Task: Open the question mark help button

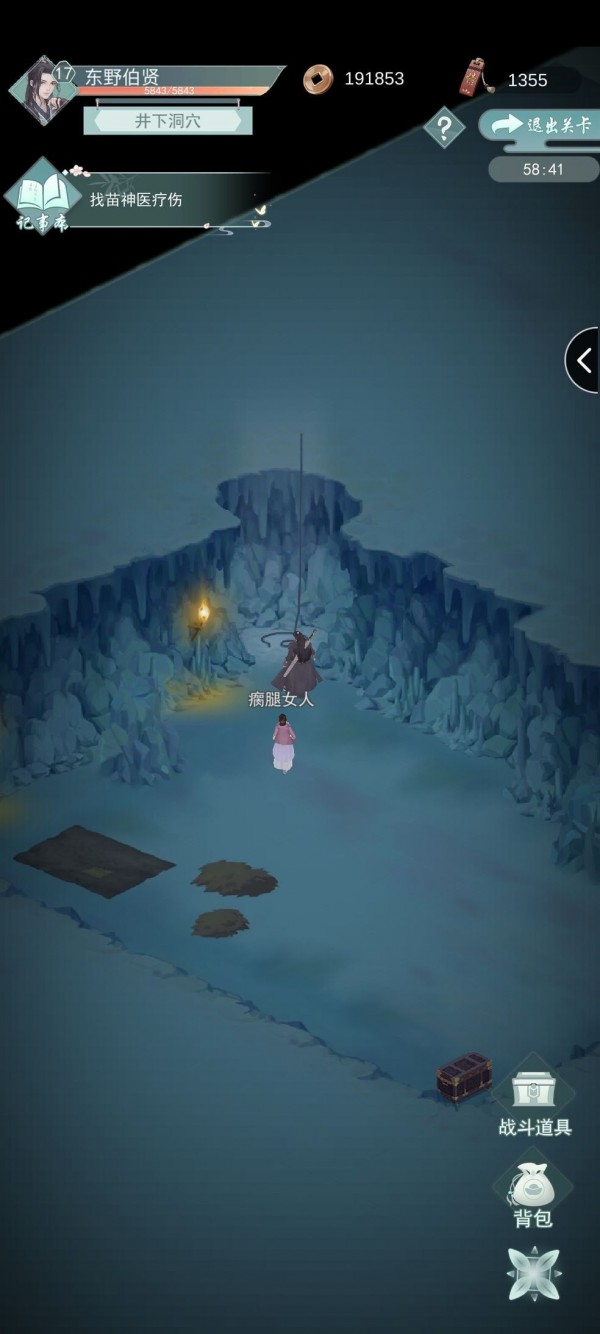Action: coord(444,128)
